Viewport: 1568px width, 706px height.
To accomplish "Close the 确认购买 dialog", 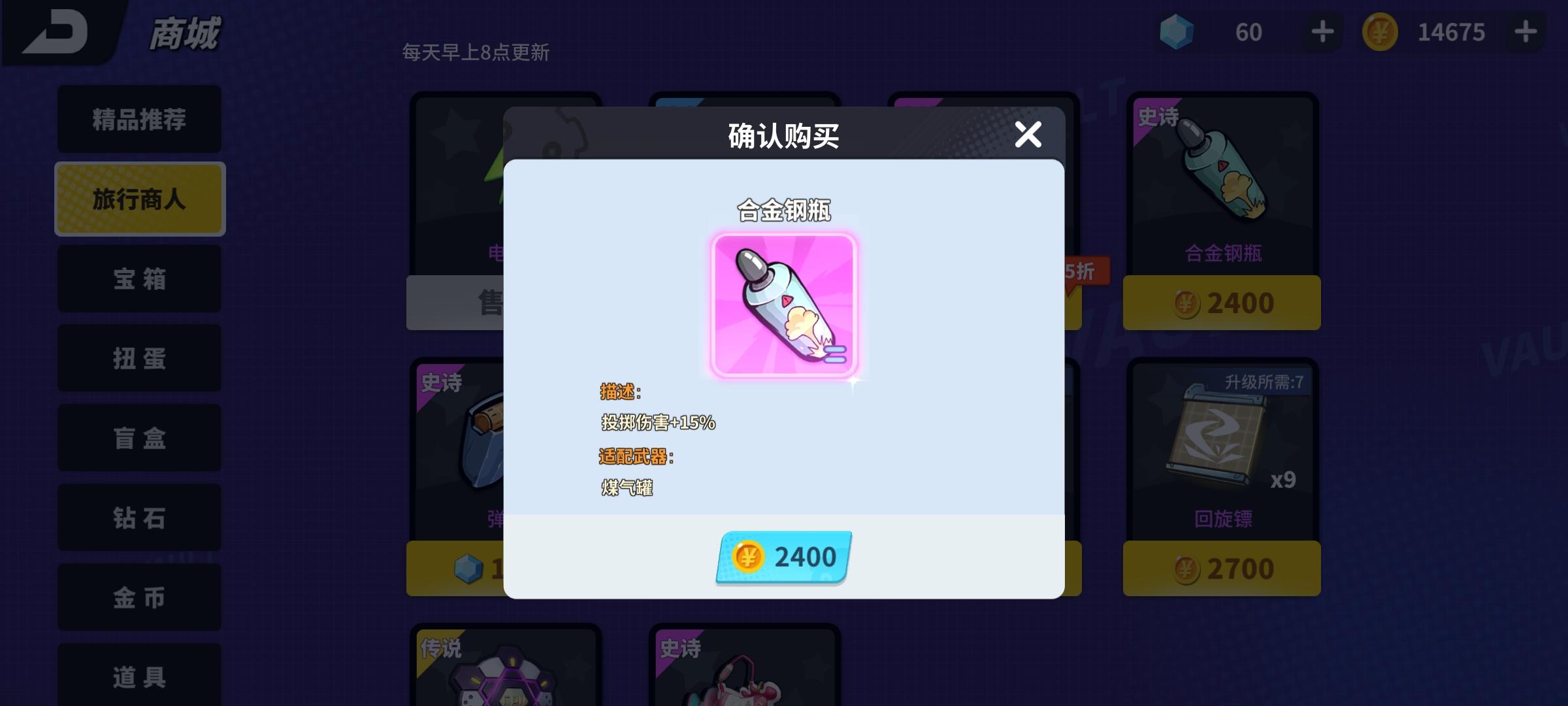I will pos(1028,135).
